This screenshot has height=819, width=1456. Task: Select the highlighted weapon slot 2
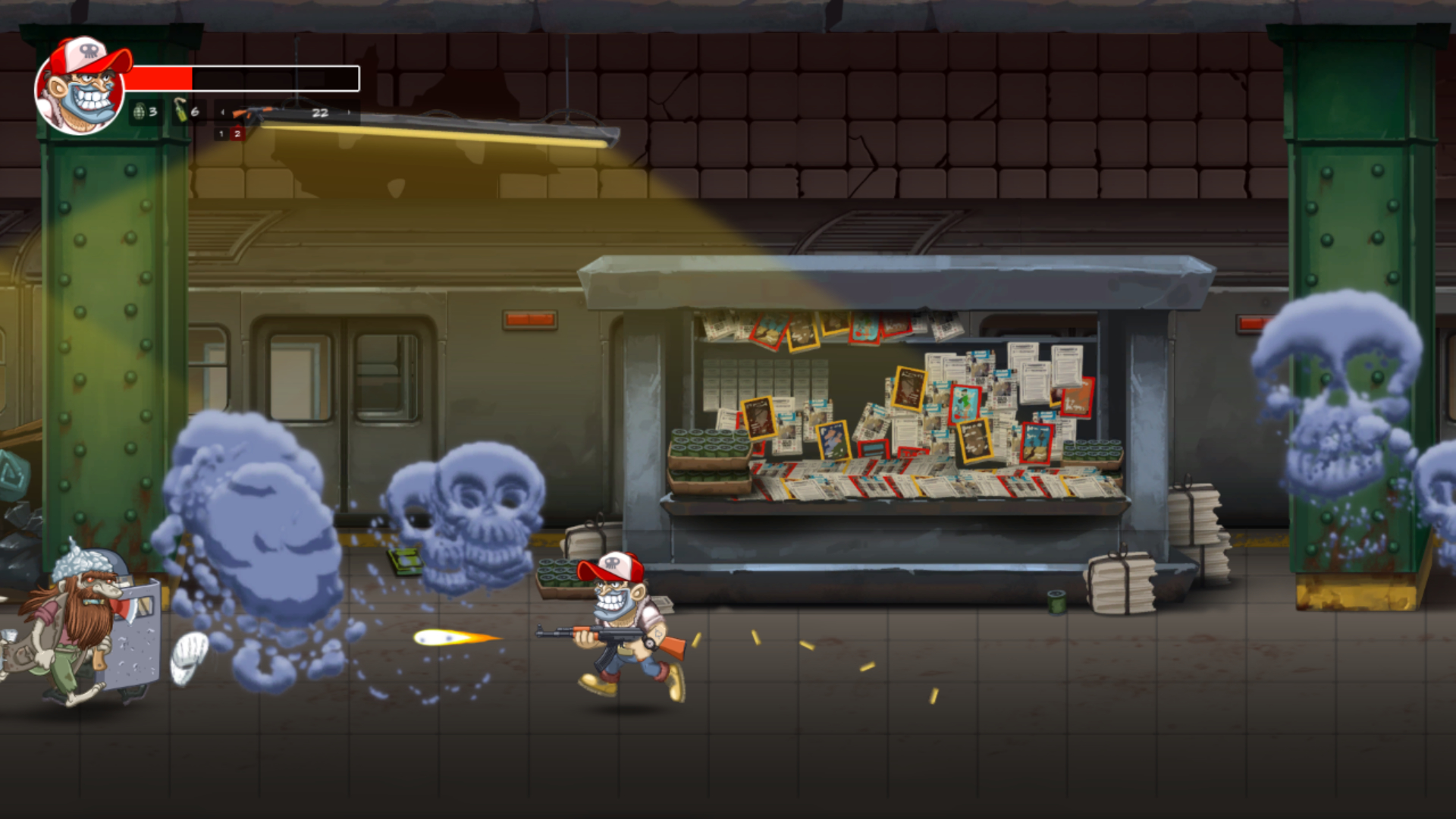[x=237, y=134]
